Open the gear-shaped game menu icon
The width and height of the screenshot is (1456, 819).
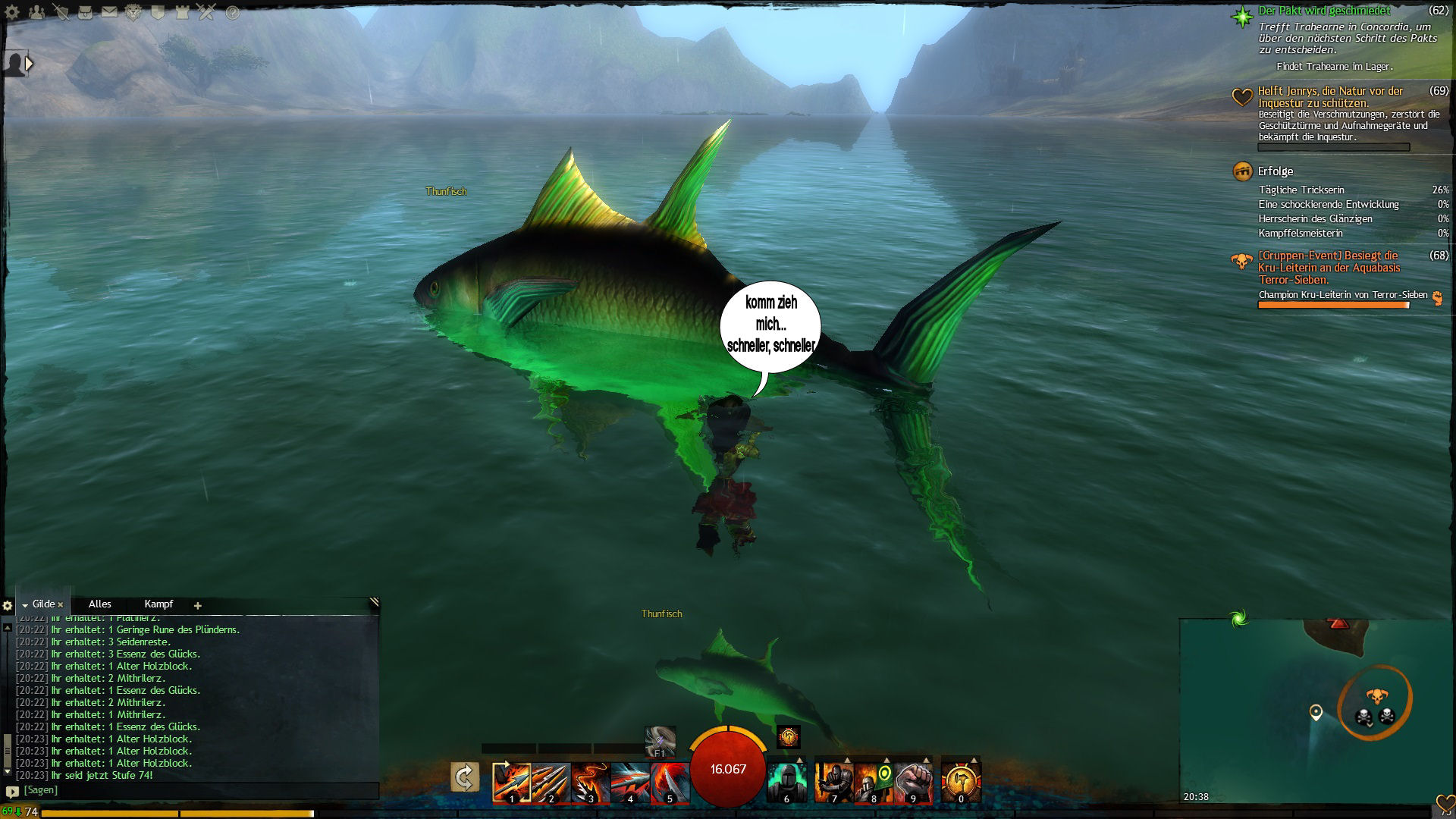(x=13, y=13)
